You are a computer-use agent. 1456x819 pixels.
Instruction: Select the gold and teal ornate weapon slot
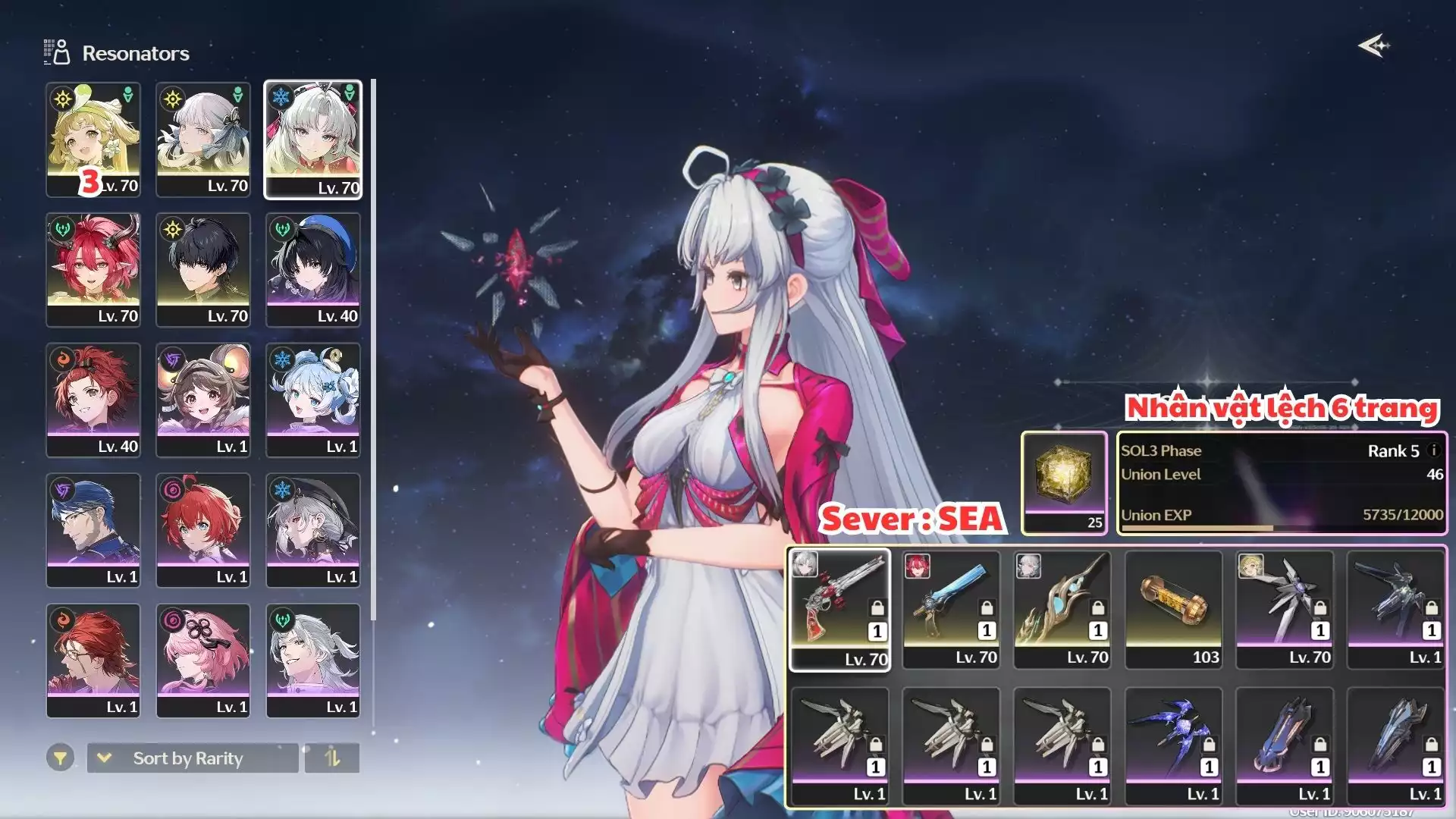point(1062,609)
